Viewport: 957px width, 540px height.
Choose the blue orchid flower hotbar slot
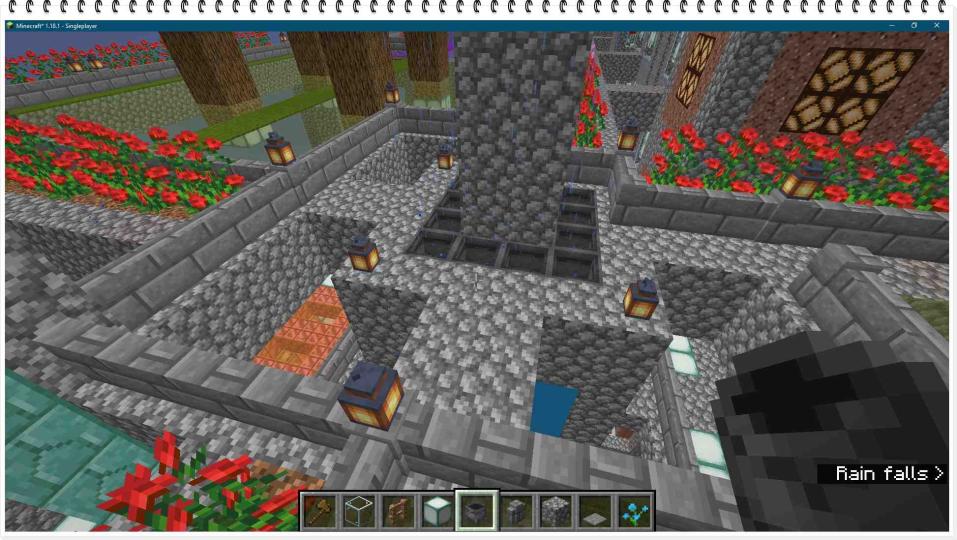(x=632, y=511)
